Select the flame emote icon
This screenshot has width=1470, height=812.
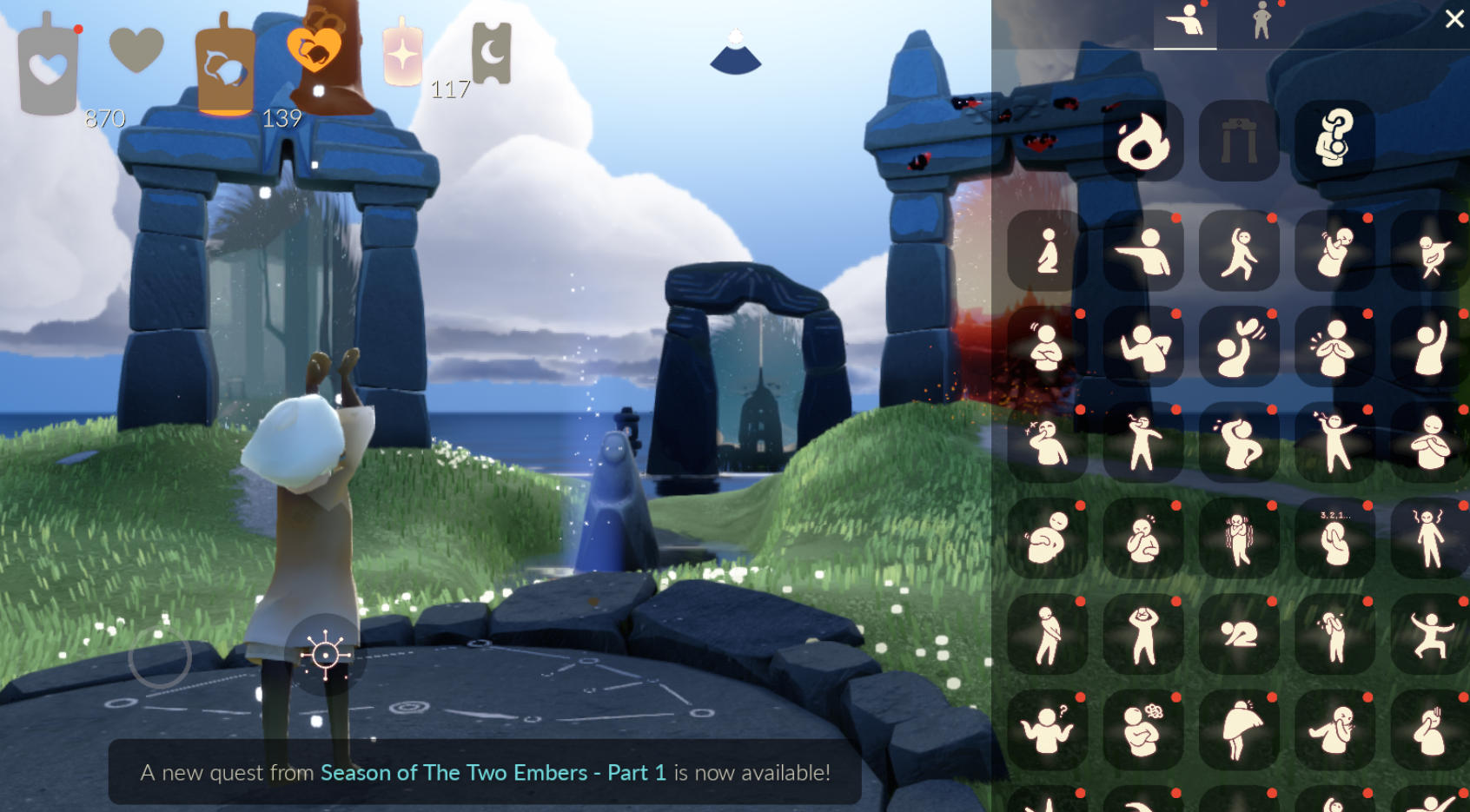[1142, 141]
